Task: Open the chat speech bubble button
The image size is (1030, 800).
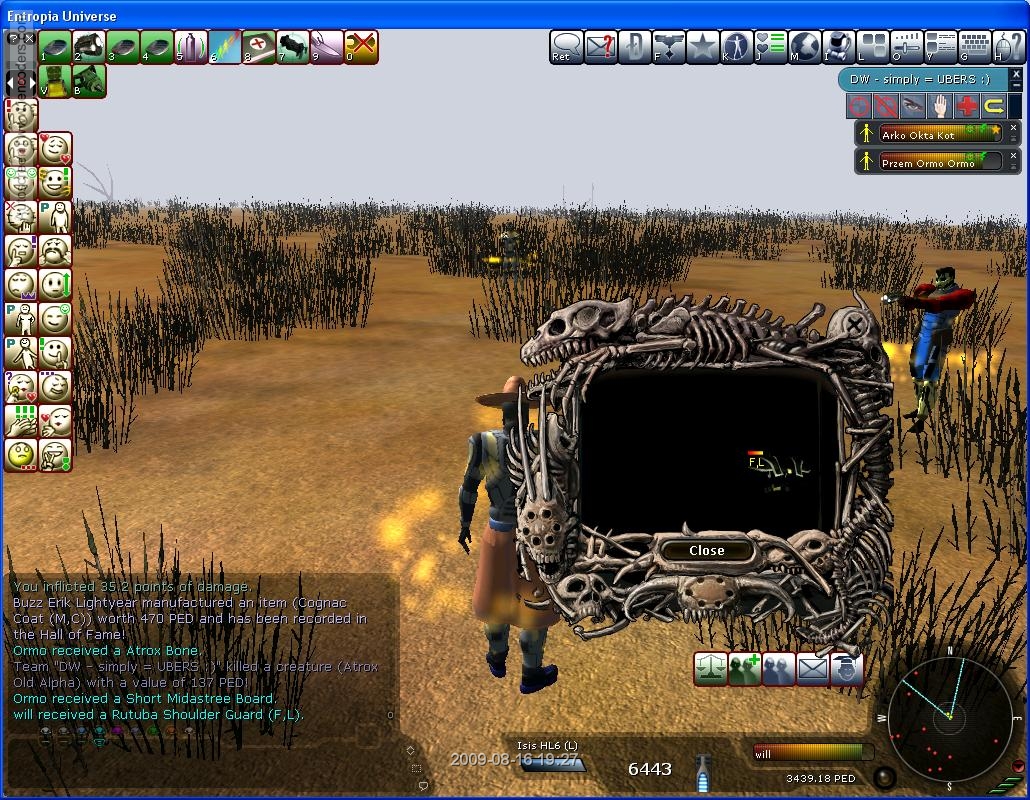Action: tap(567, 46)
